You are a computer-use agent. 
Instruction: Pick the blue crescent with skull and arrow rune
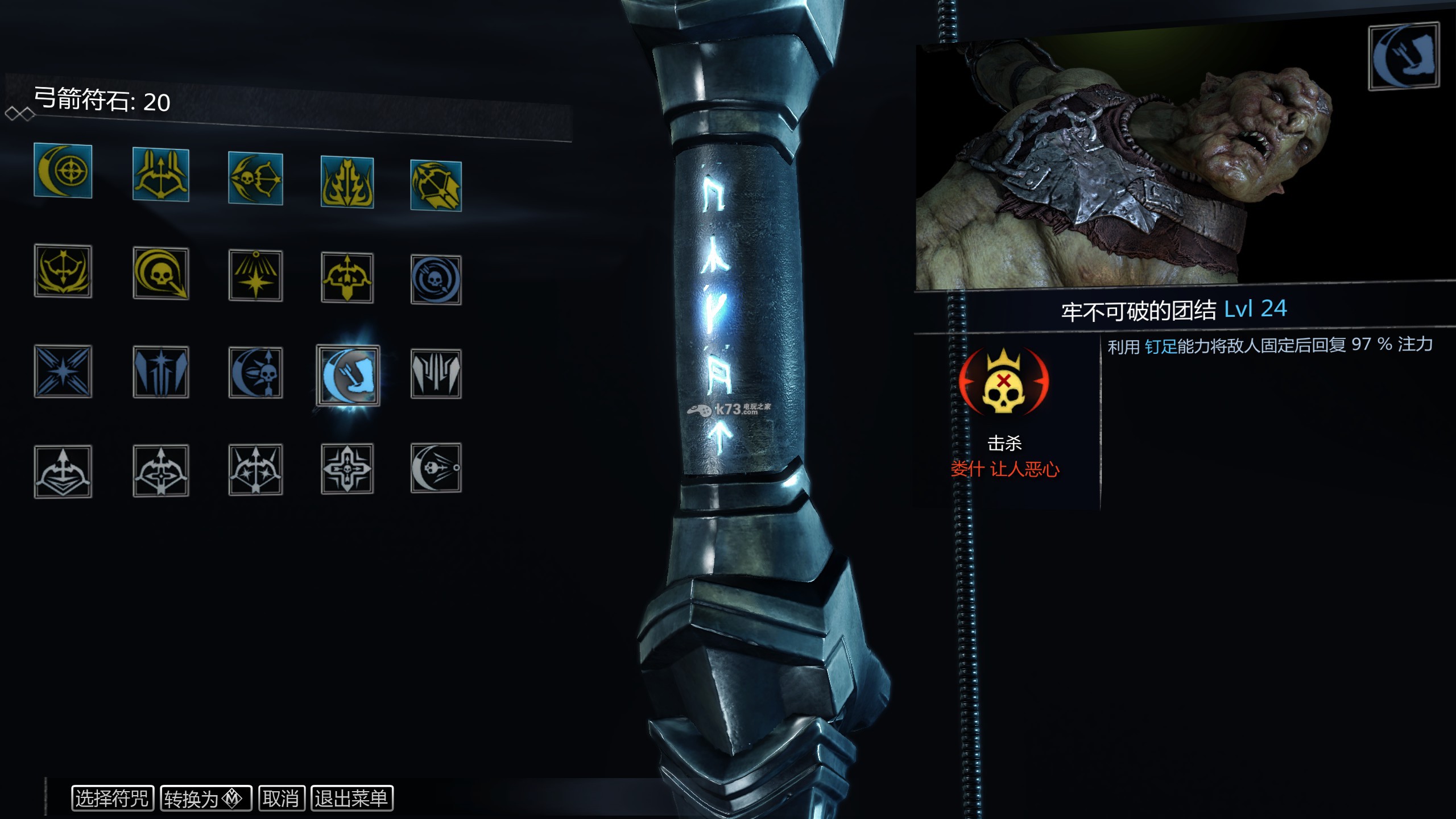255,373
